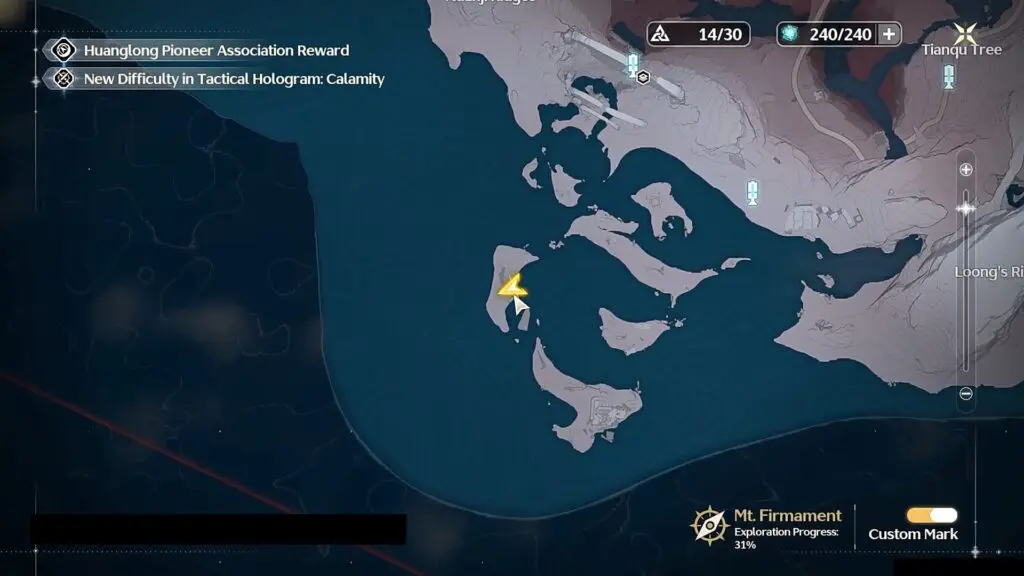Toggle the Custom Mark switch
Viewport: 1024px width, 576px height.
click(931, 515)
